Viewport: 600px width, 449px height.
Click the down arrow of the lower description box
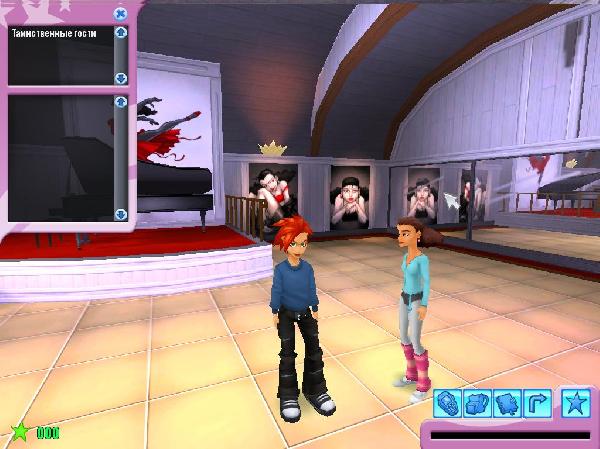coord(121,214)
